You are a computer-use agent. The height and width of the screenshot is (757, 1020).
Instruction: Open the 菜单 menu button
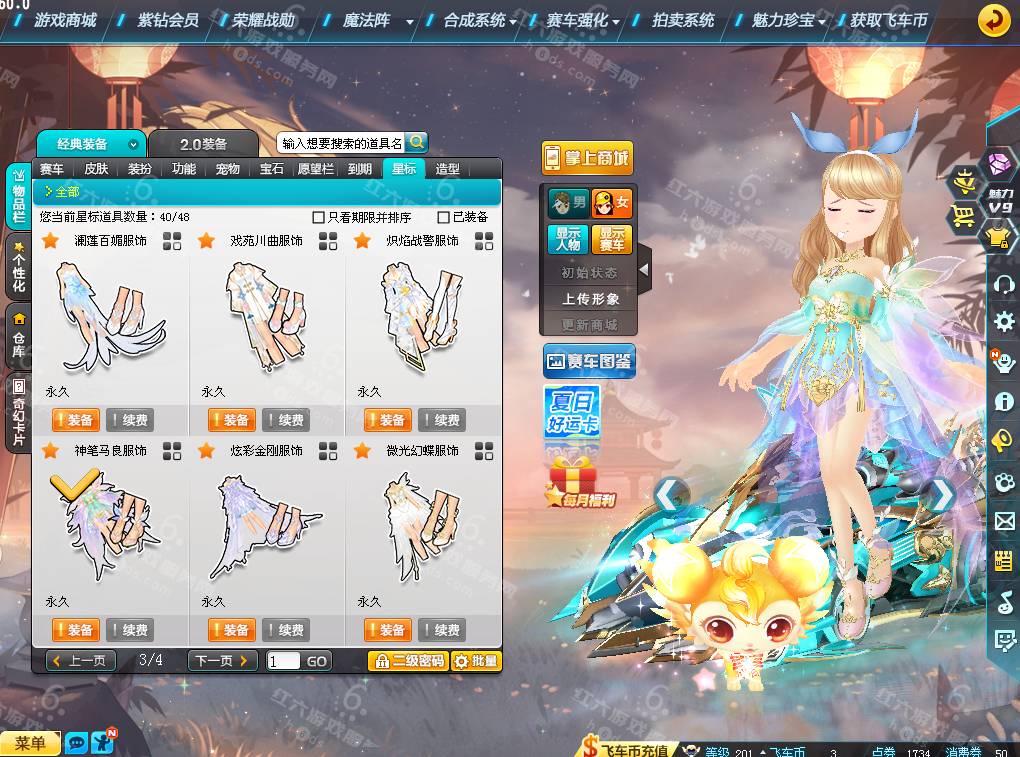point(30,743)
